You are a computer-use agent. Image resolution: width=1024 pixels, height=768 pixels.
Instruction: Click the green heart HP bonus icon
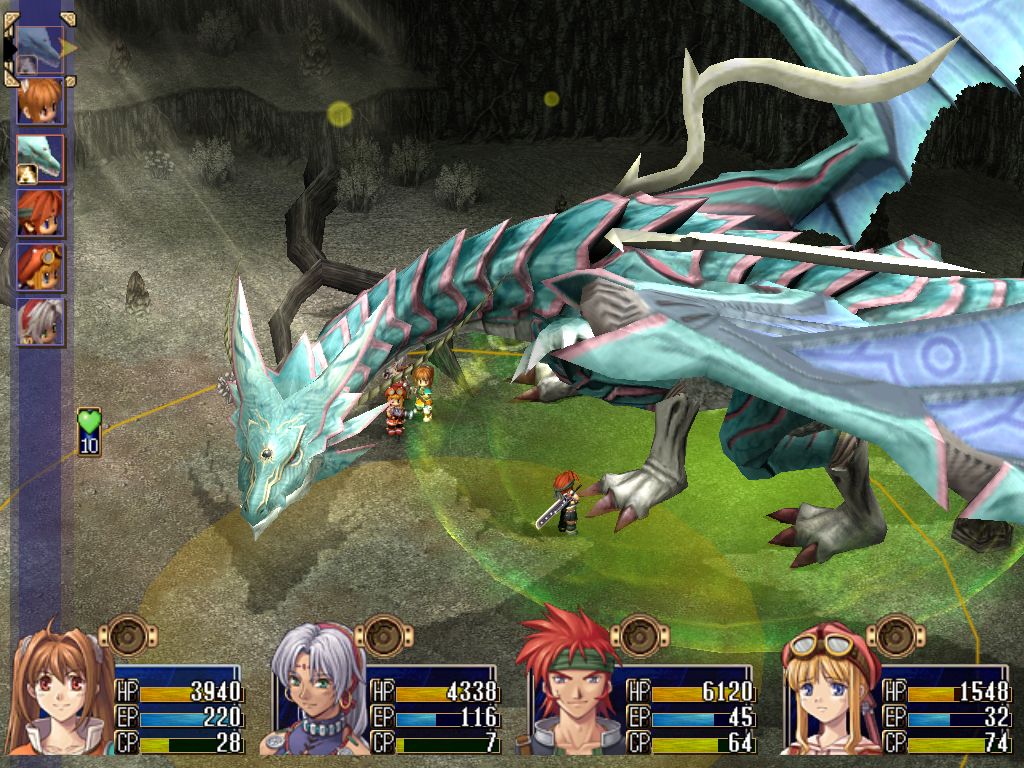pyautogui.click(x=90, y=431)
